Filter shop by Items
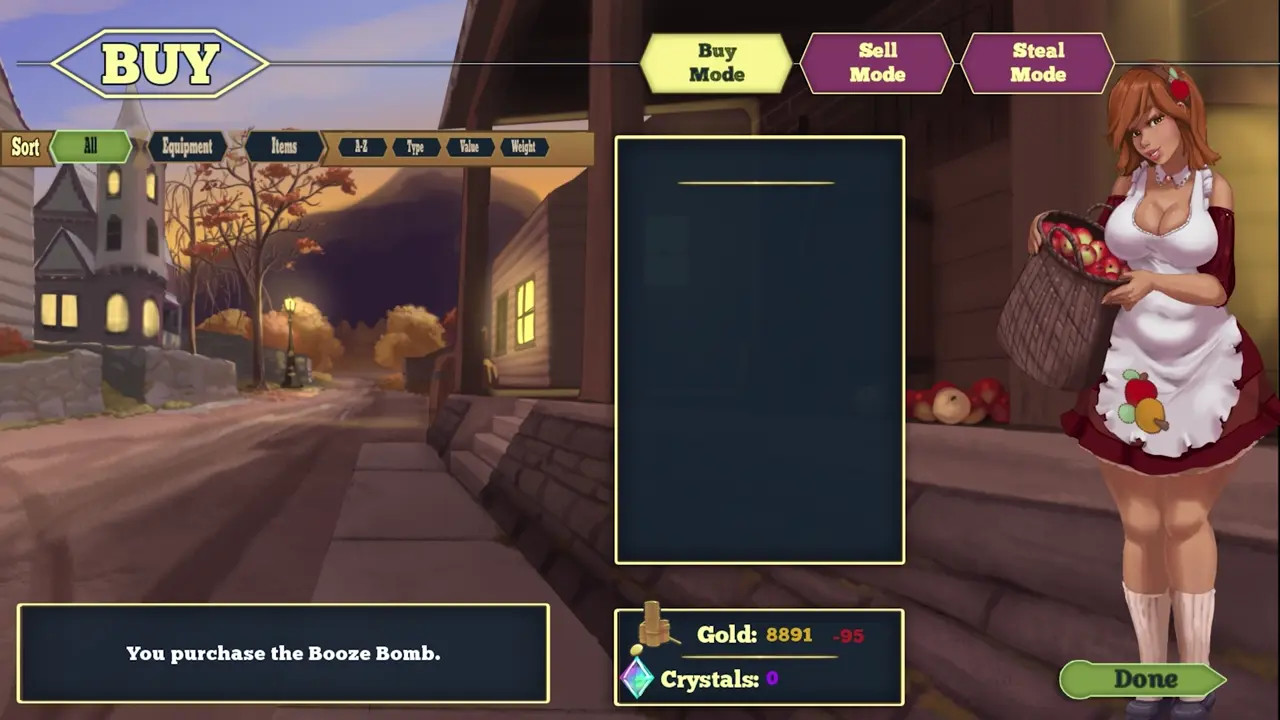 click(x=284, y=147)
